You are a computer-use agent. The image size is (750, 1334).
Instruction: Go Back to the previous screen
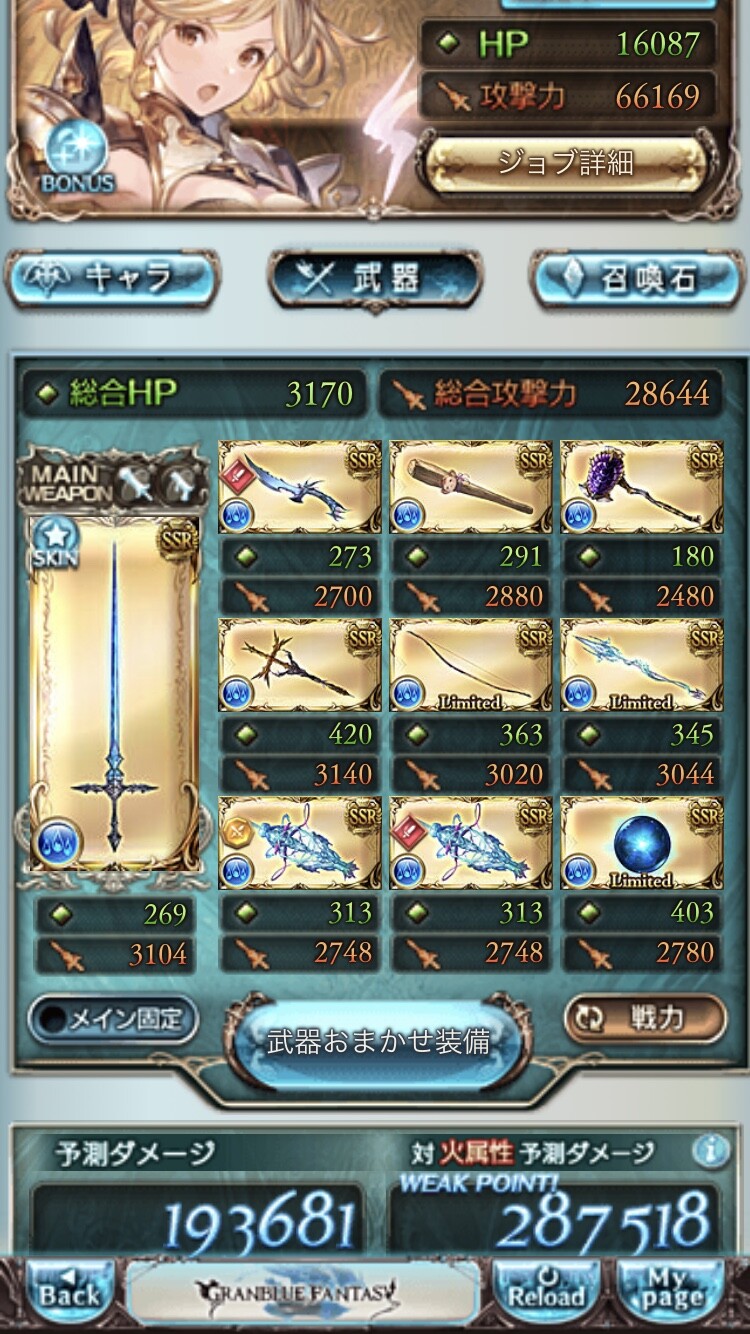[x=70, y=1293]
